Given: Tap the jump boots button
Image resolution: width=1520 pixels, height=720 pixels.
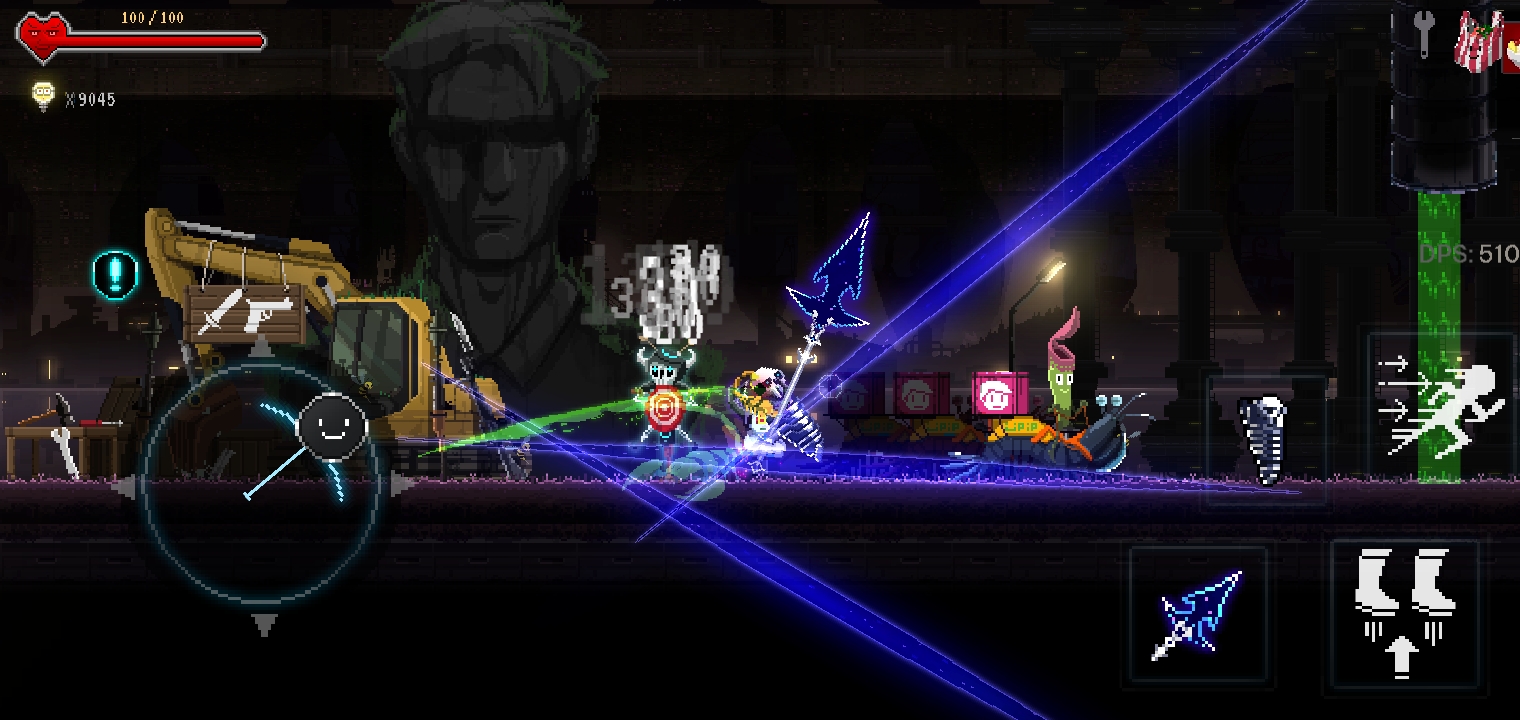Looking at the screenshot, I should (1404, 612).
